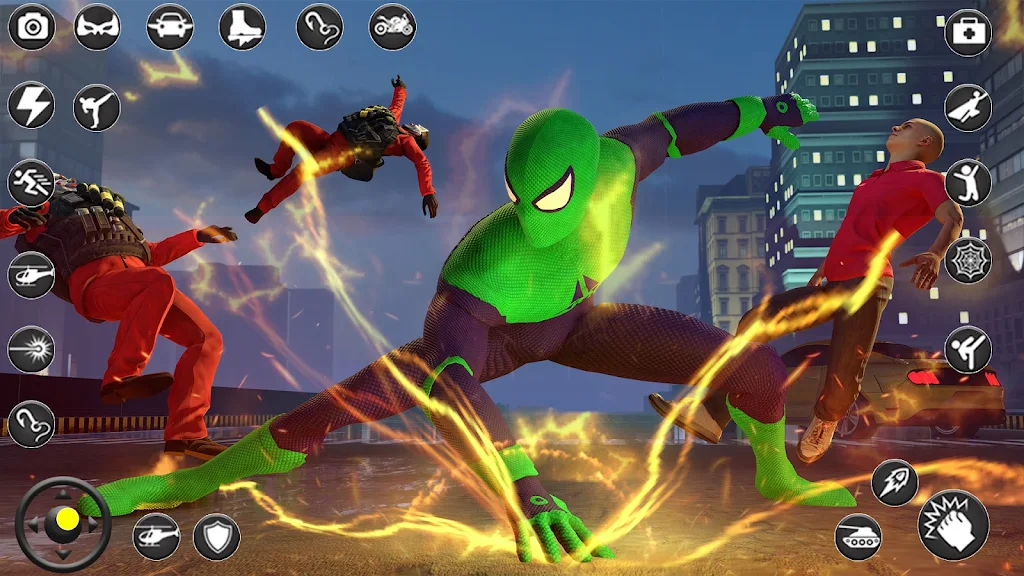Activate the caped flying hero ability

pyautogui.click(x=968, y=107)
